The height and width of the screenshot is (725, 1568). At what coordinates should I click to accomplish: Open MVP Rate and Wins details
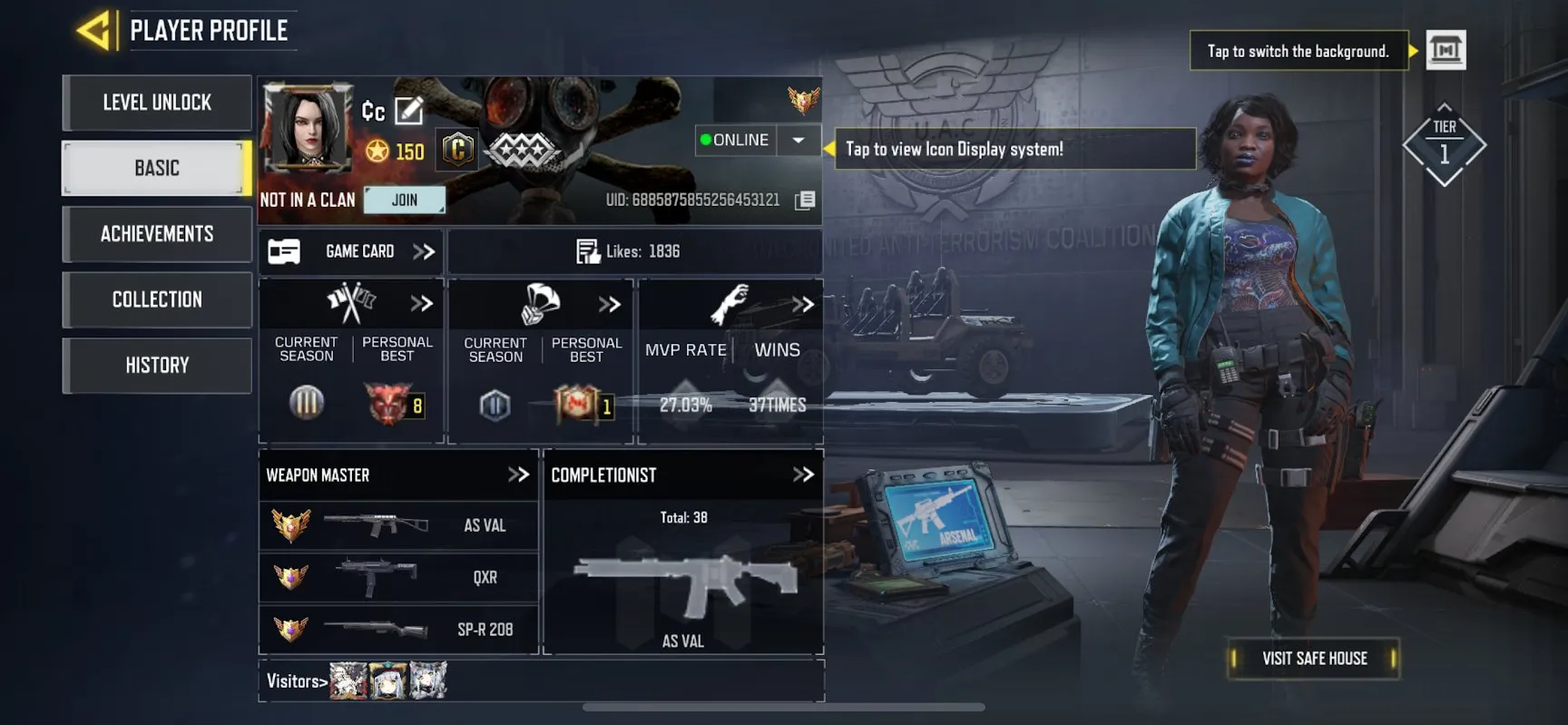[x=802, y=305]
